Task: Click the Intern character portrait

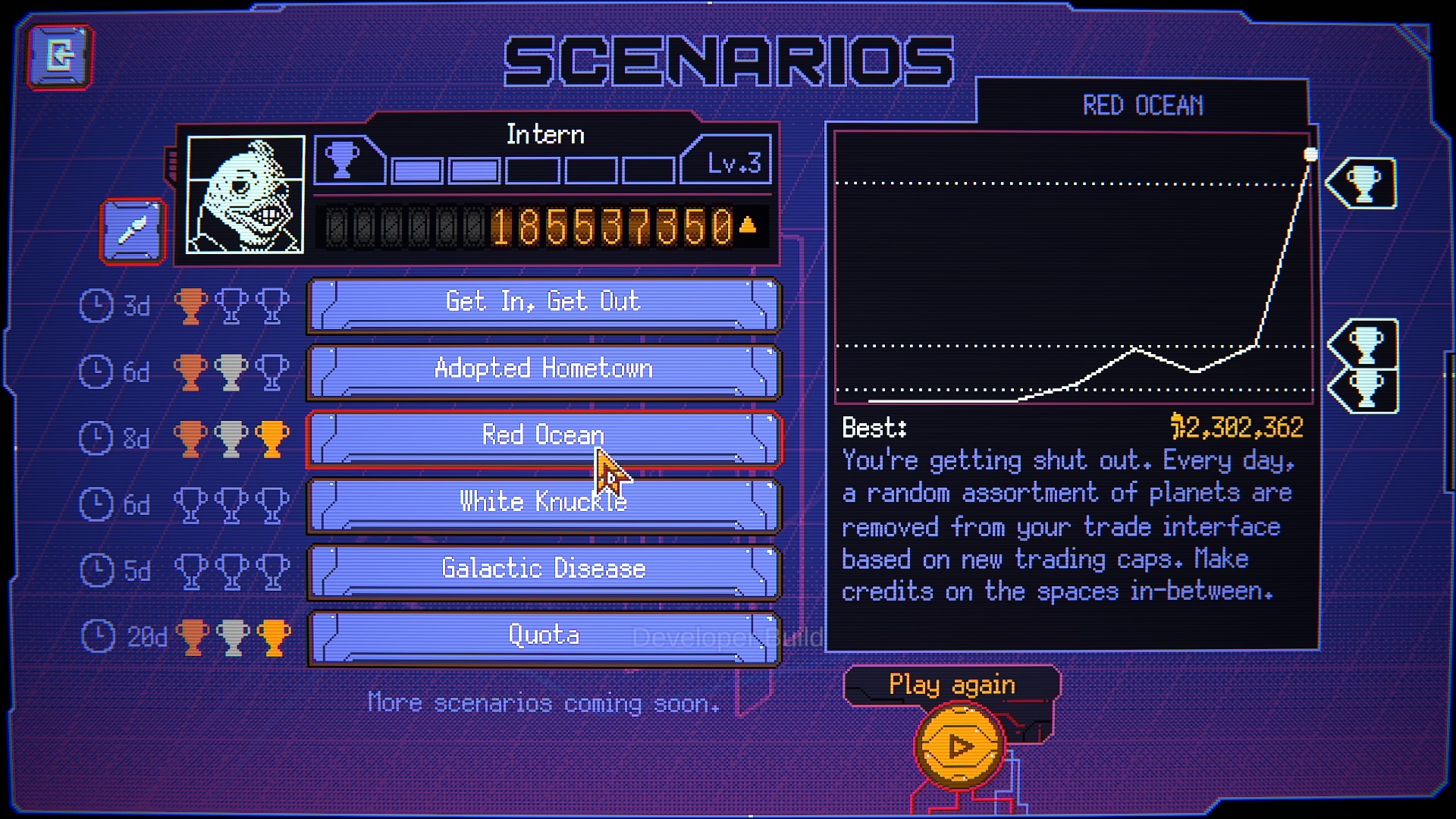Action: (246, 195)
